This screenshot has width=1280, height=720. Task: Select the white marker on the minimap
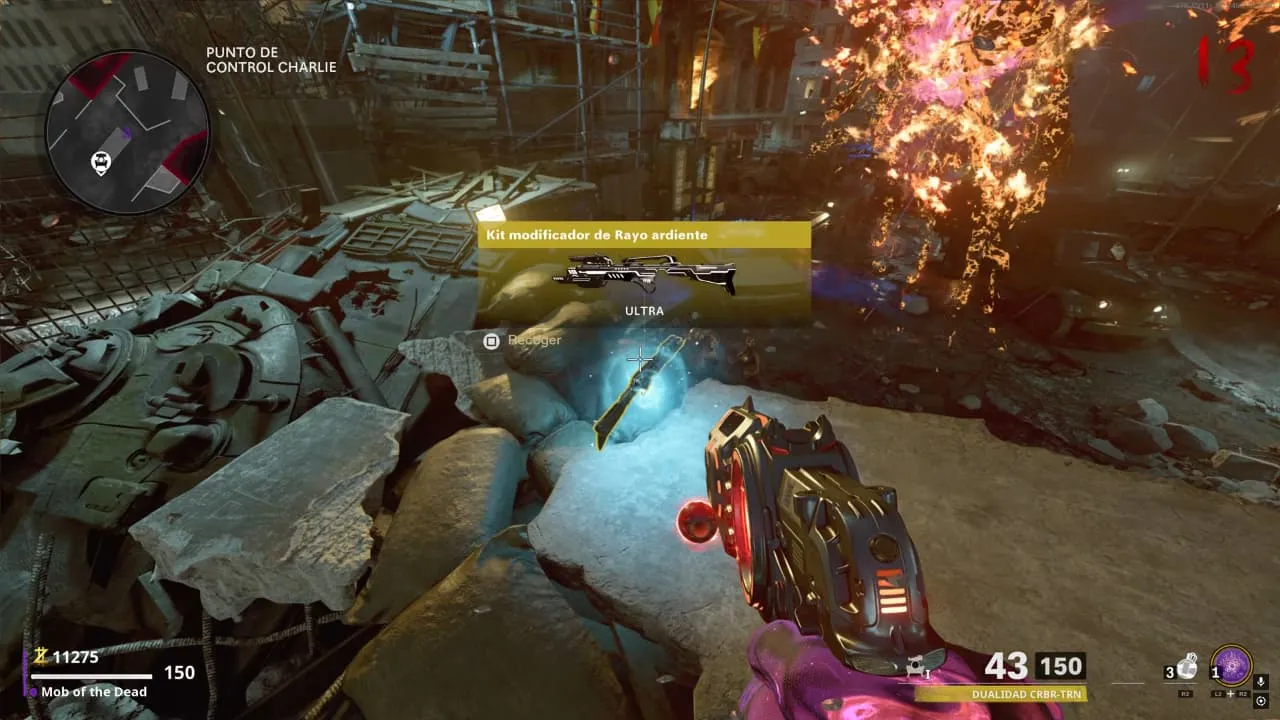click(x=101, y=161)
